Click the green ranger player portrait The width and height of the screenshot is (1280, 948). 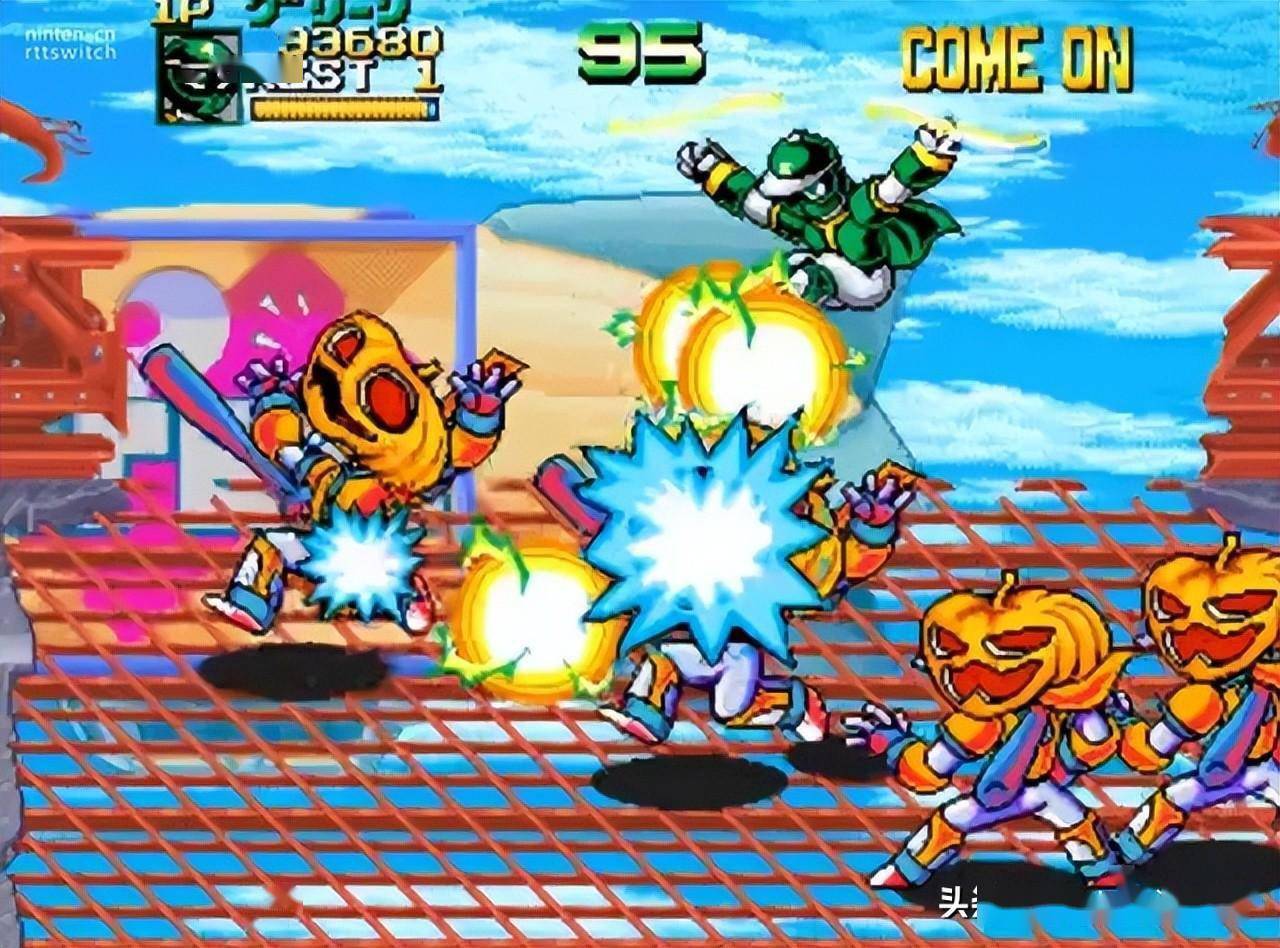[x=199, y=76]
